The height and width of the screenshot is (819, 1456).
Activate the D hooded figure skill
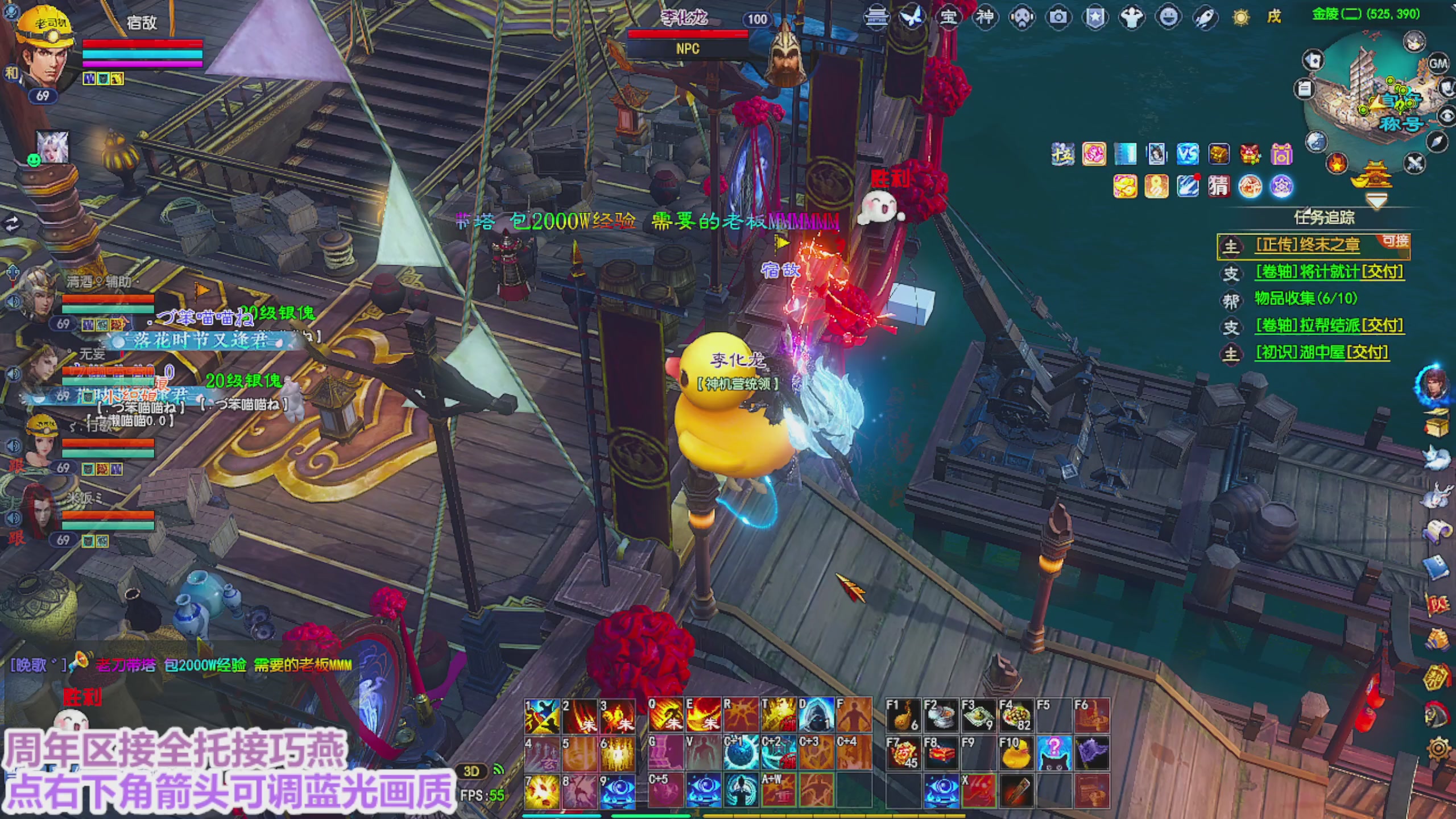[816, 716]
